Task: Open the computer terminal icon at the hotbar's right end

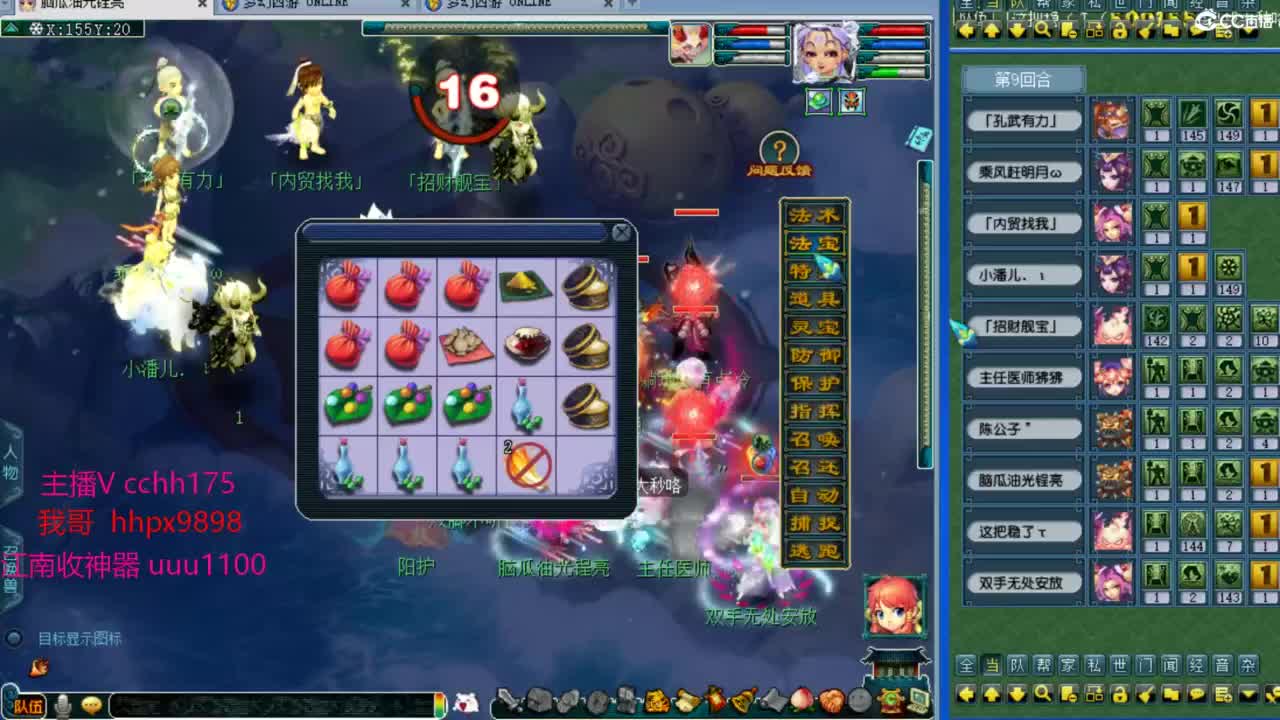Action: point(918,700)
